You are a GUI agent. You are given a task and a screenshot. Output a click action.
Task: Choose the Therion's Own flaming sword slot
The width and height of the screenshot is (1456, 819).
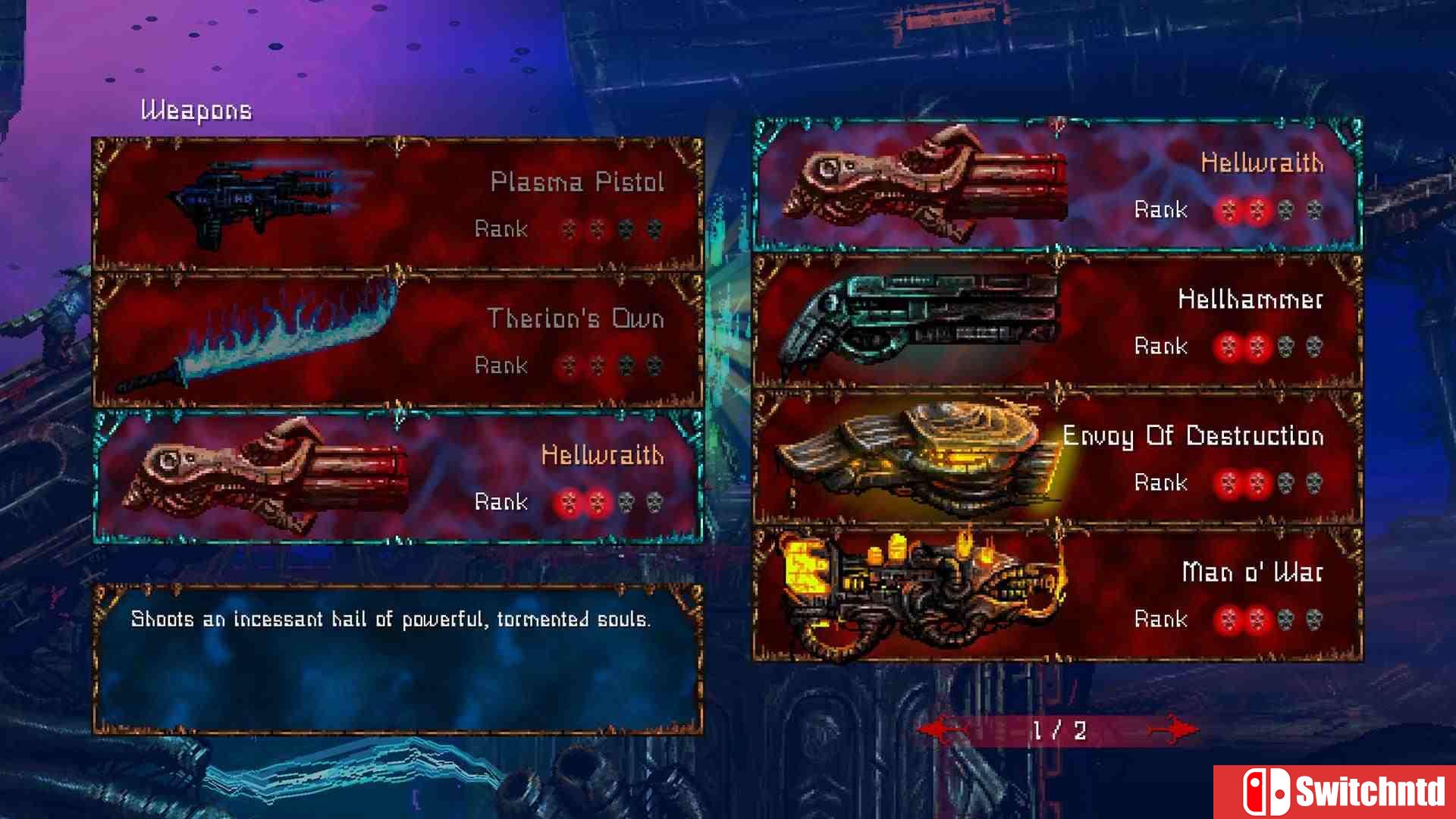tap(397, 340)
